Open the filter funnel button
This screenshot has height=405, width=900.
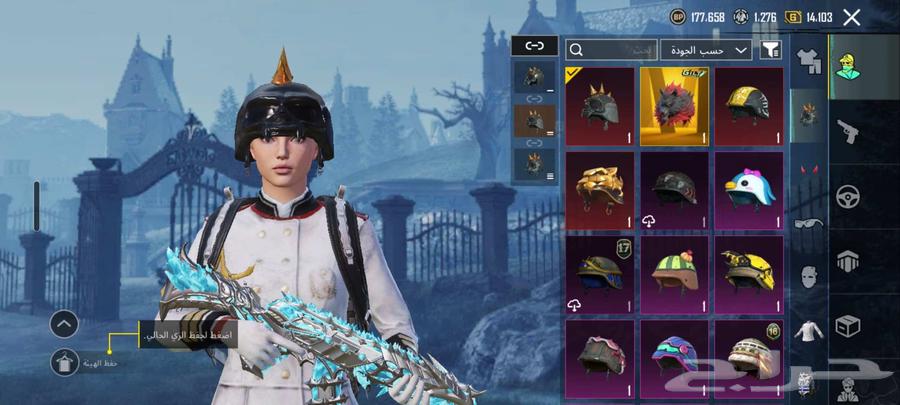coord(770,49)
